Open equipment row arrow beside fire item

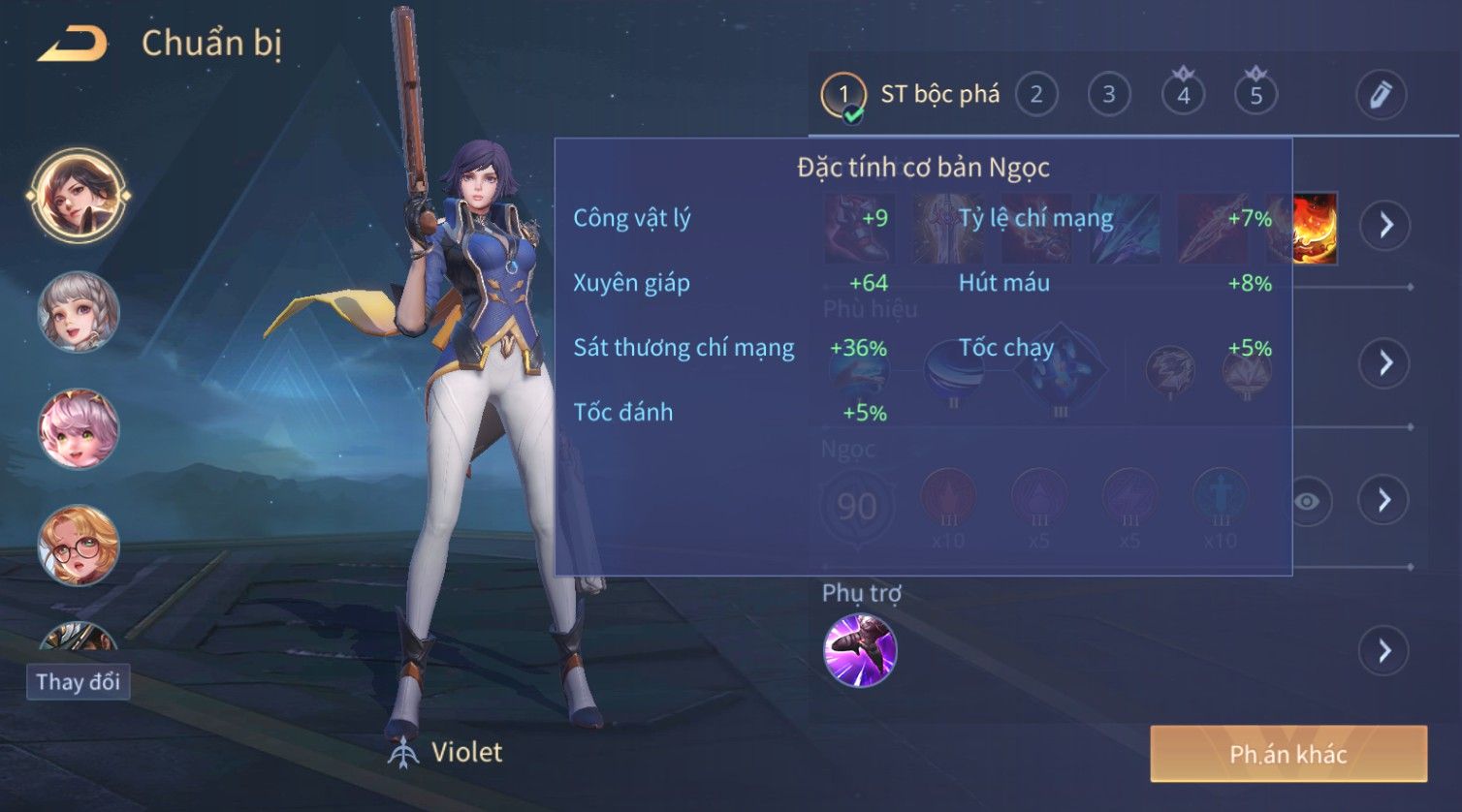1385,226
